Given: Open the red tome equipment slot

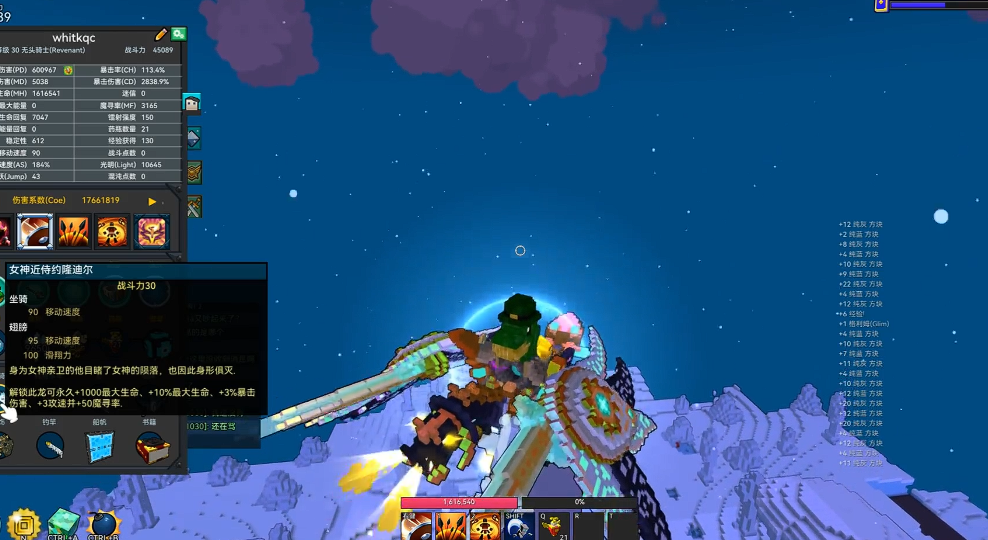Looking at the screenshot, I should [152, 445].
